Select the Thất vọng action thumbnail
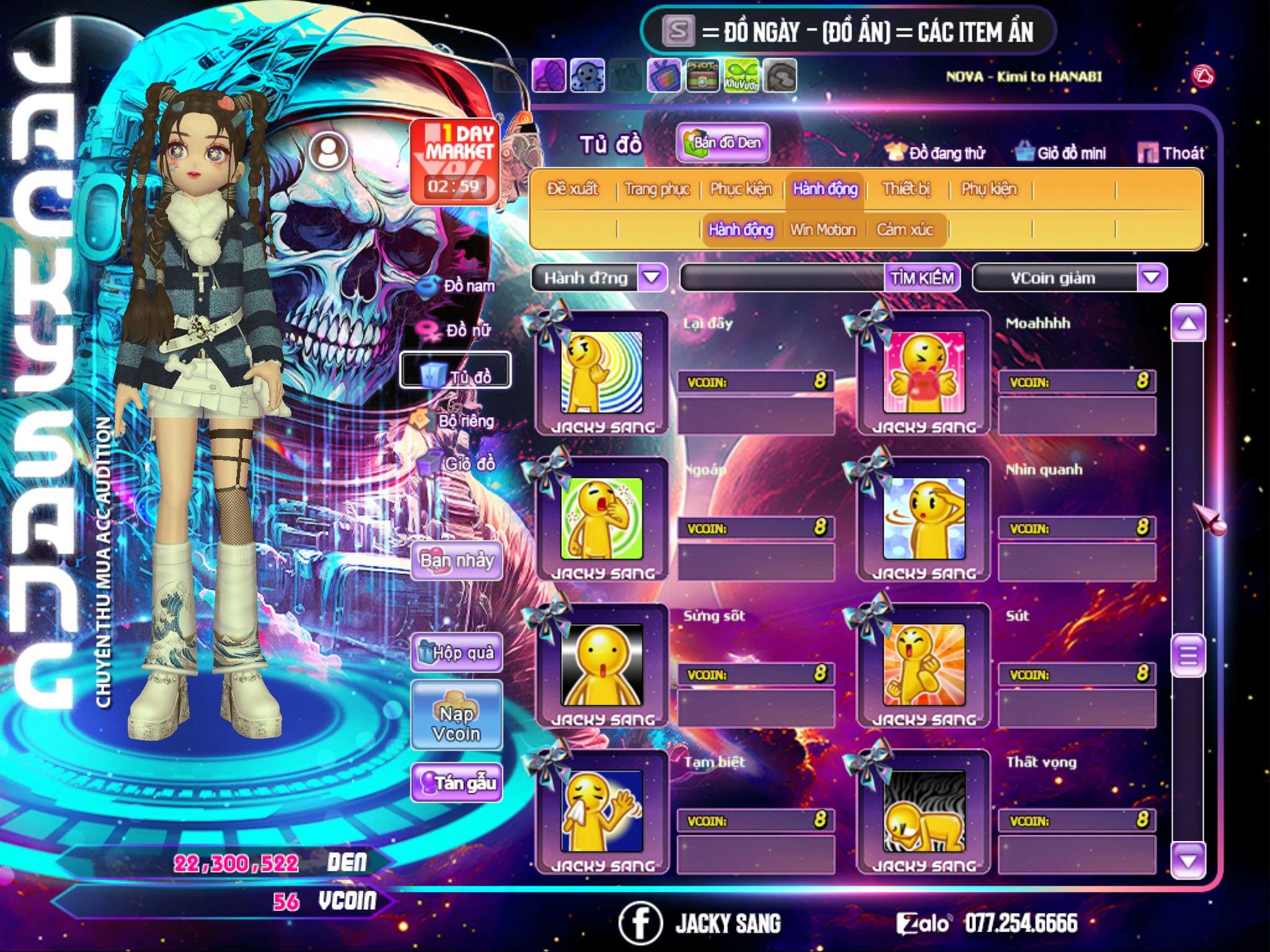The height and width of the screenshot is (952, 1270). 924,811
